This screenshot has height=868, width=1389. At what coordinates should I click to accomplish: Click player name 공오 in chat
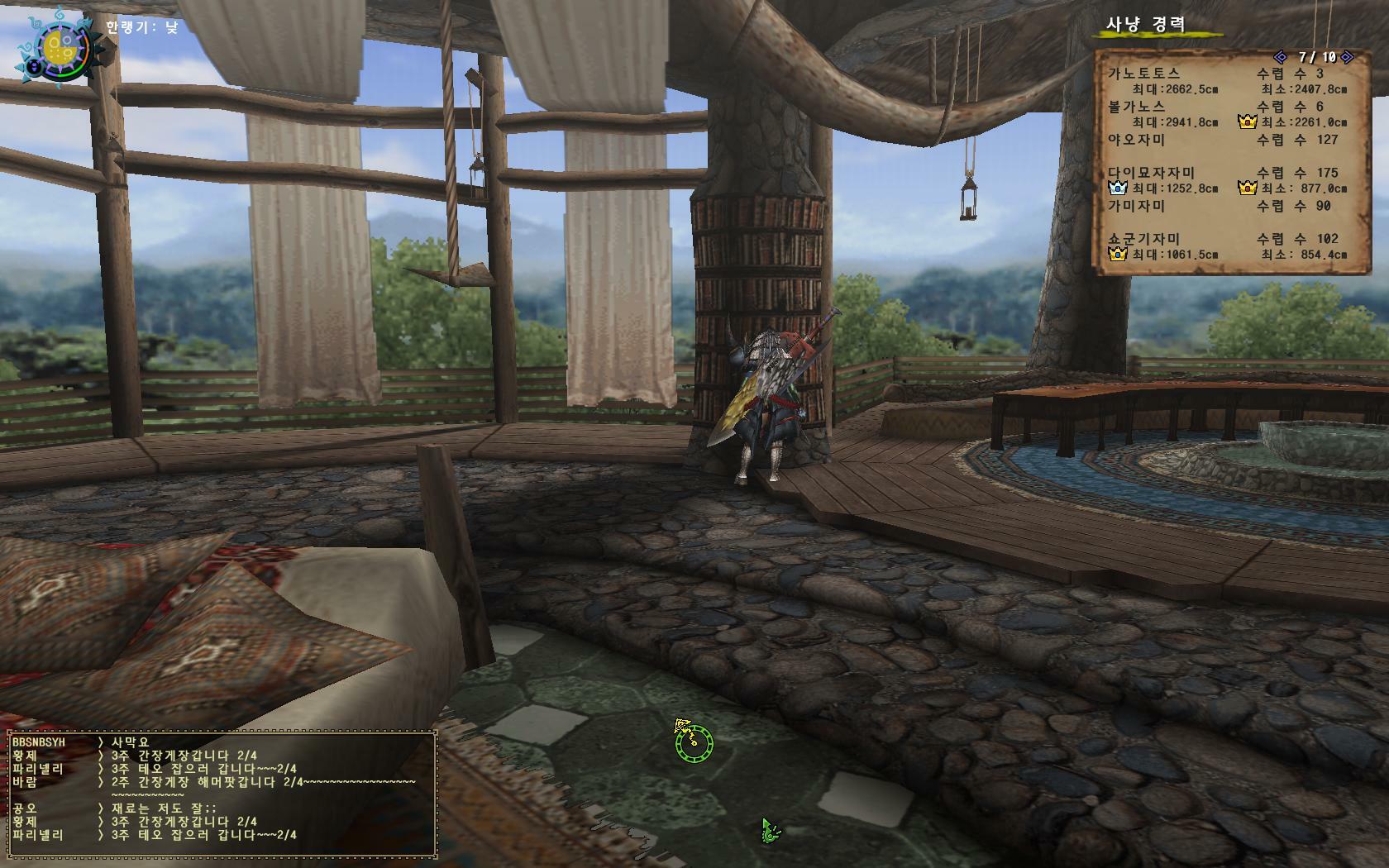point(25,808)
